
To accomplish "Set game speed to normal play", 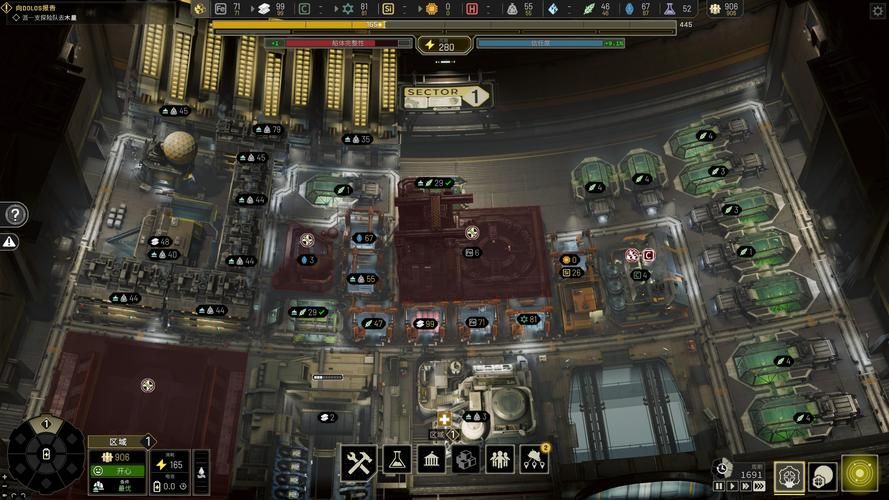I will 732,486.
